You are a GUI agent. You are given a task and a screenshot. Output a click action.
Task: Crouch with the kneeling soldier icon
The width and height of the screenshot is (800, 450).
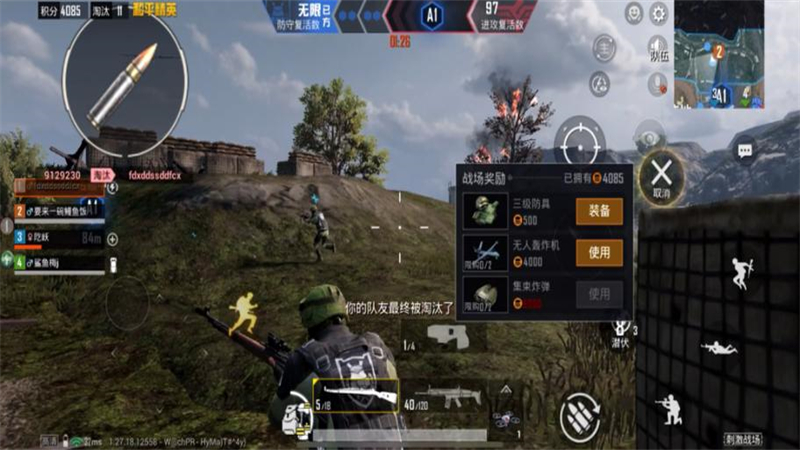pyautogui.click(x=669, y=407)
